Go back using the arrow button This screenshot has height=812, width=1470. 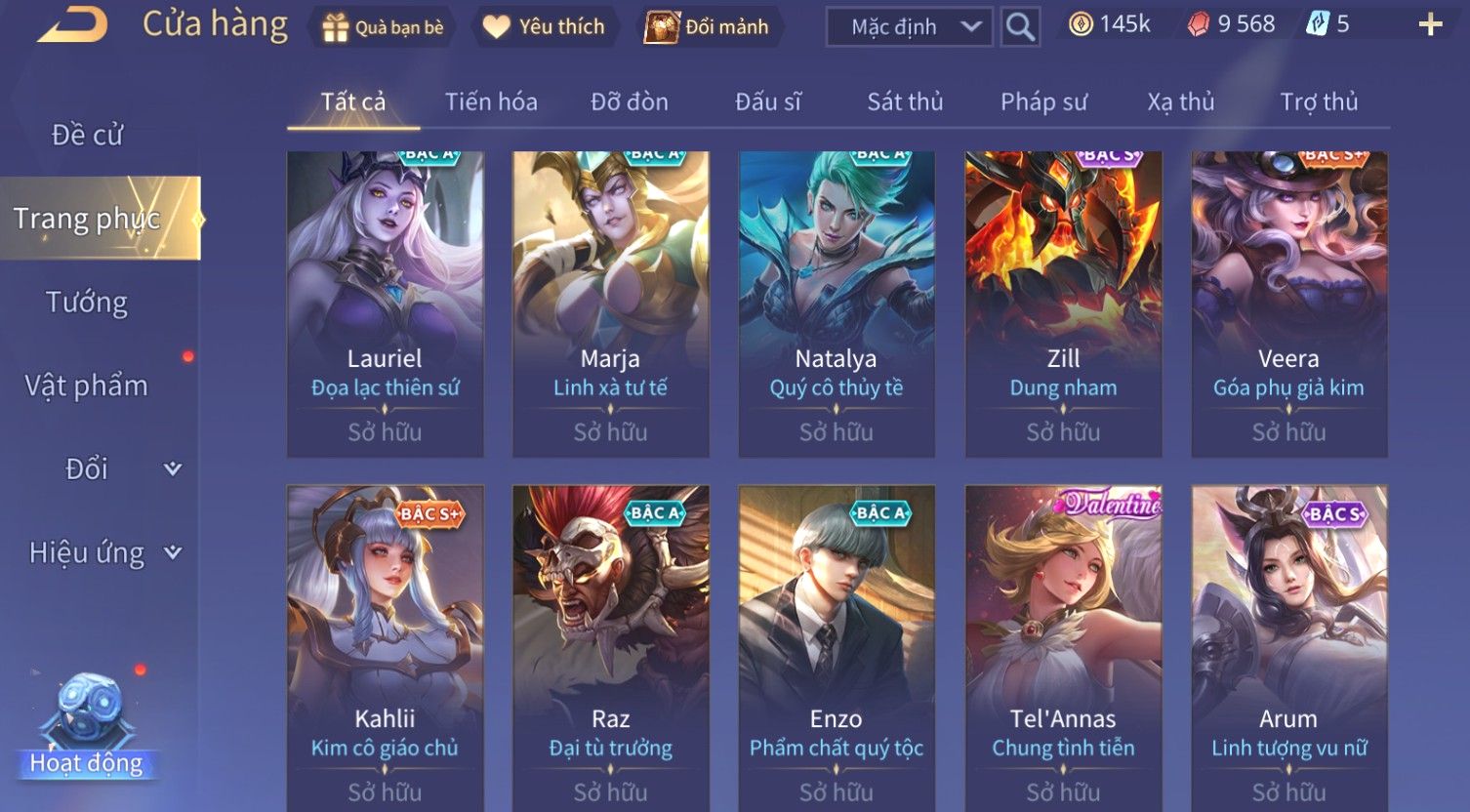coord(72,25)
